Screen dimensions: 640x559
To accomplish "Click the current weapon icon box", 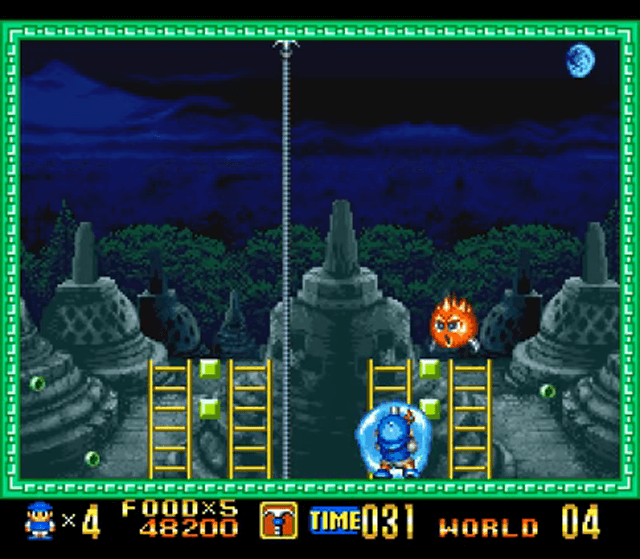I will pos(278,521).
